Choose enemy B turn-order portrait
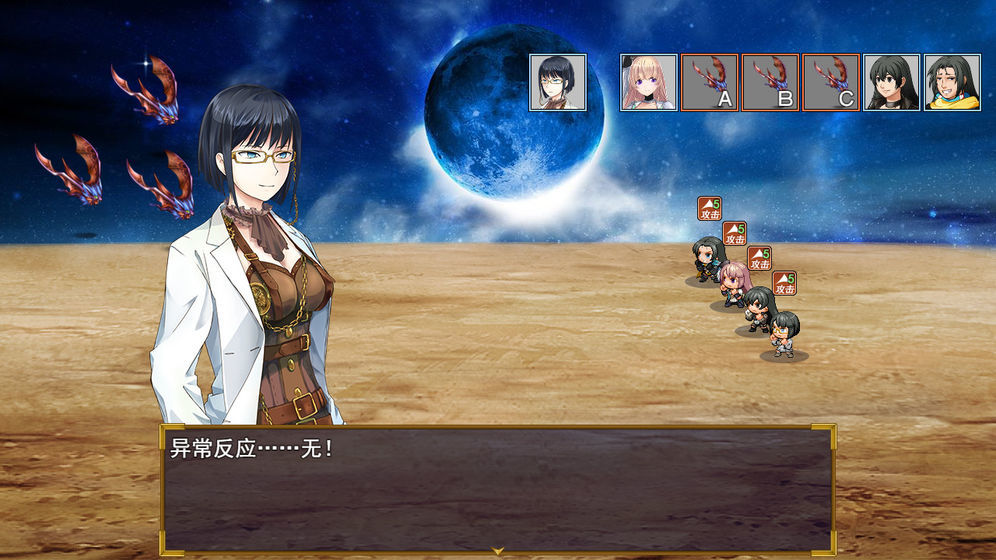This screenshot has width=996, height=560. pyautogui.click(x=770, y=82)
